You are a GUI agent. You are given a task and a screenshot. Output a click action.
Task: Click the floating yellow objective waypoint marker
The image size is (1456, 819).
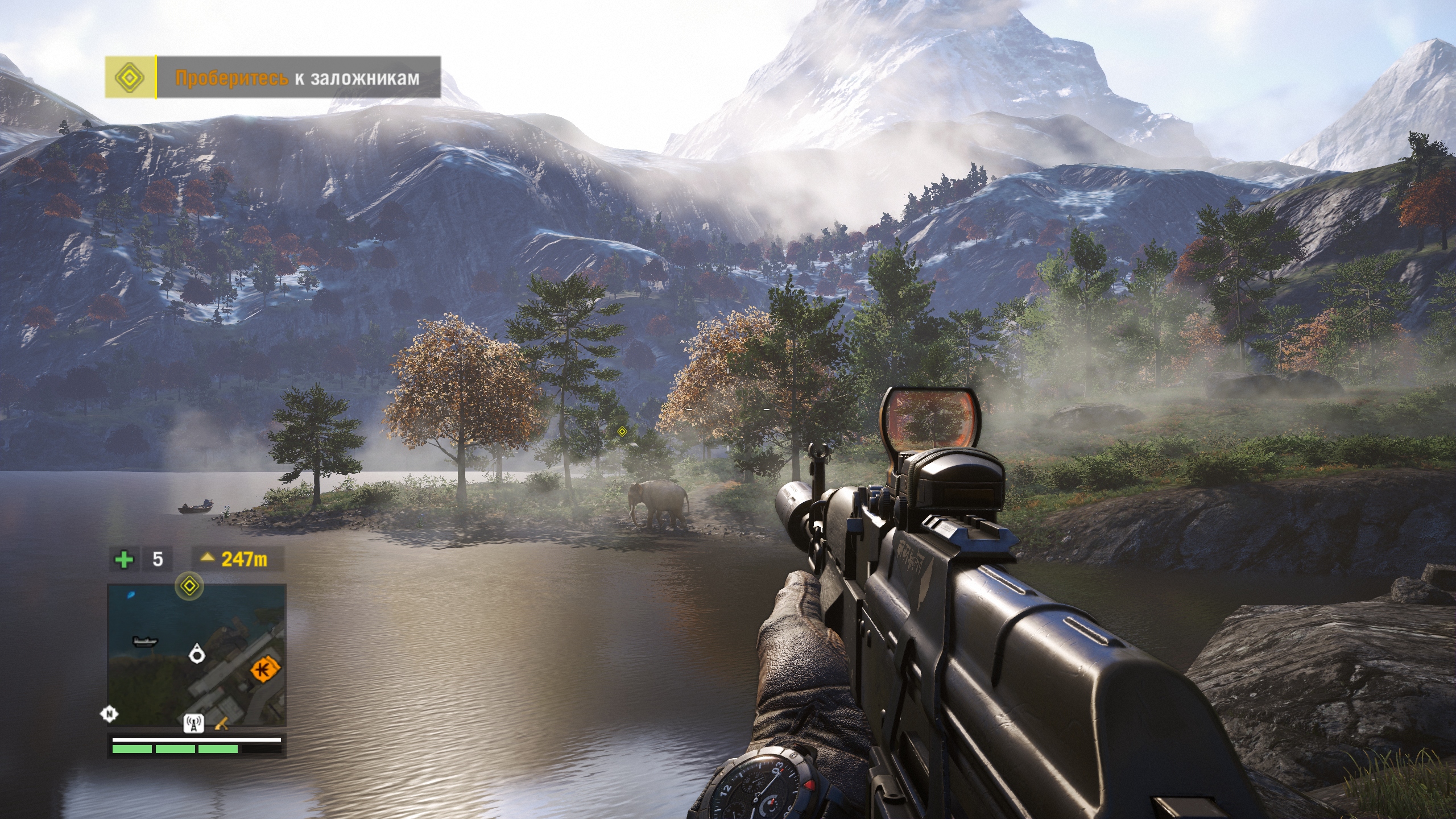coord(622,432)
